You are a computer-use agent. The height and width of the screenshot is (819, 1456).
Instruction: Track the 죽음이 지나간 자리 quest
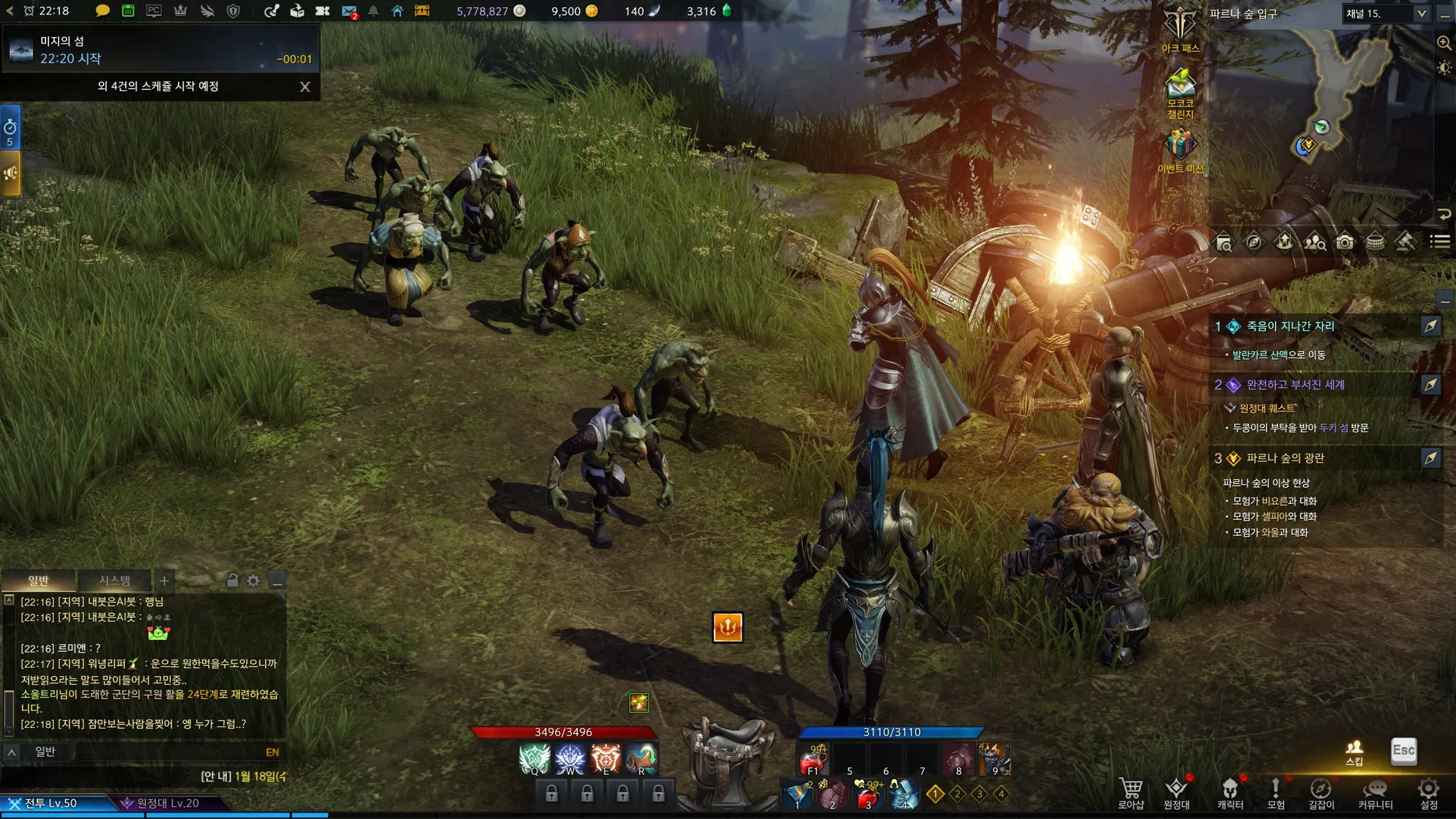[x=1430, y=326]
